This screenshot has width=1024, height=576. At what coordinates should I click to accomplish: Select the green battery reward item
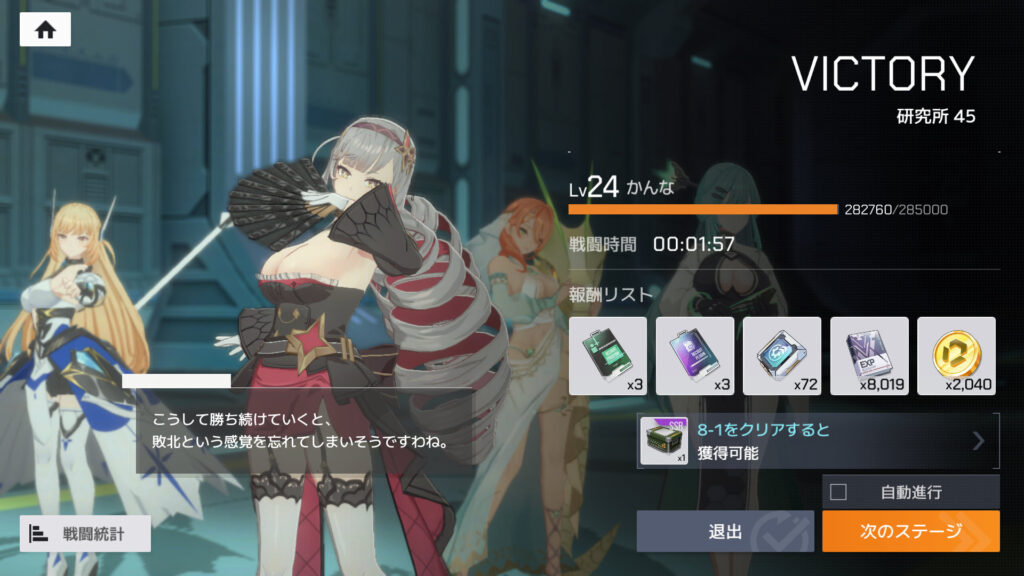tap(608, 356)
